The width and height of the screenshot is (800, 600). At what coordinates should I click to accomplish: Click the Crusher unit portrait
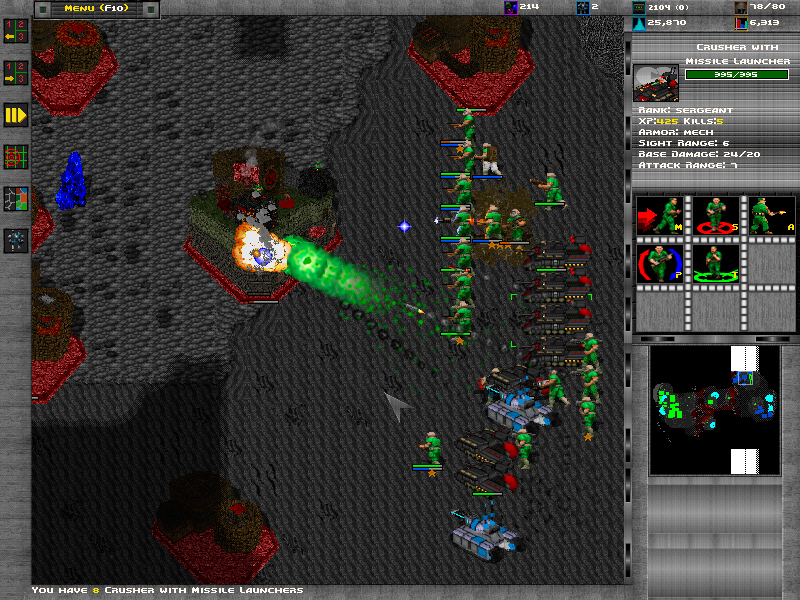tap(656, 83)
